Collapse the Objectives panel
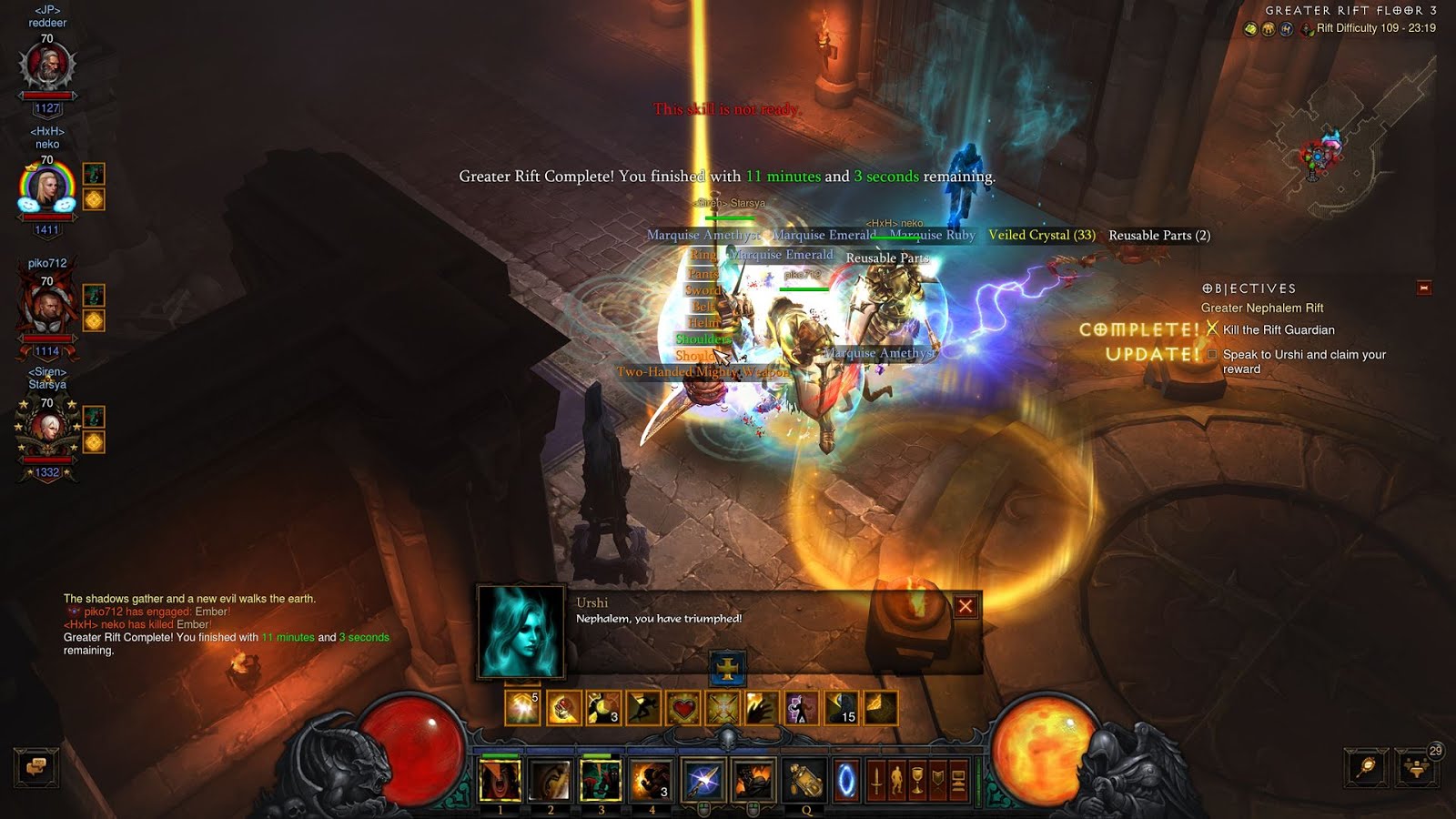1456x819 pixels. tap(1424, 288)
